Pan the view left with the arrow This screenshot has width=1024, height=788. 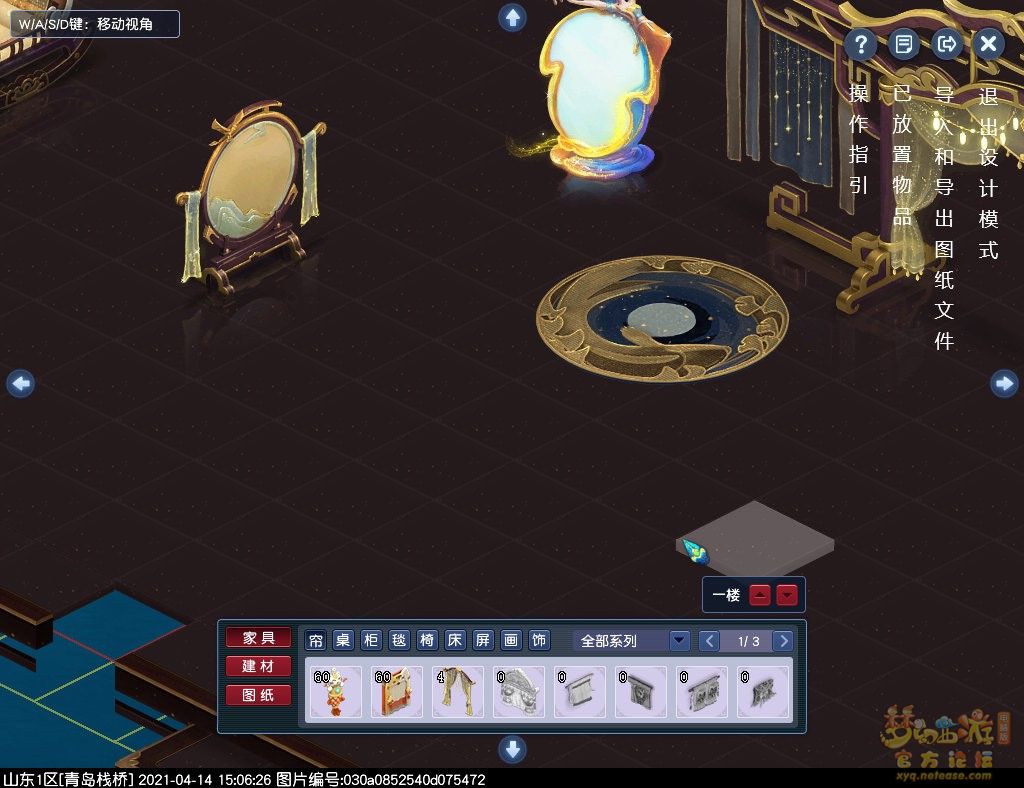tap(21, 383)
